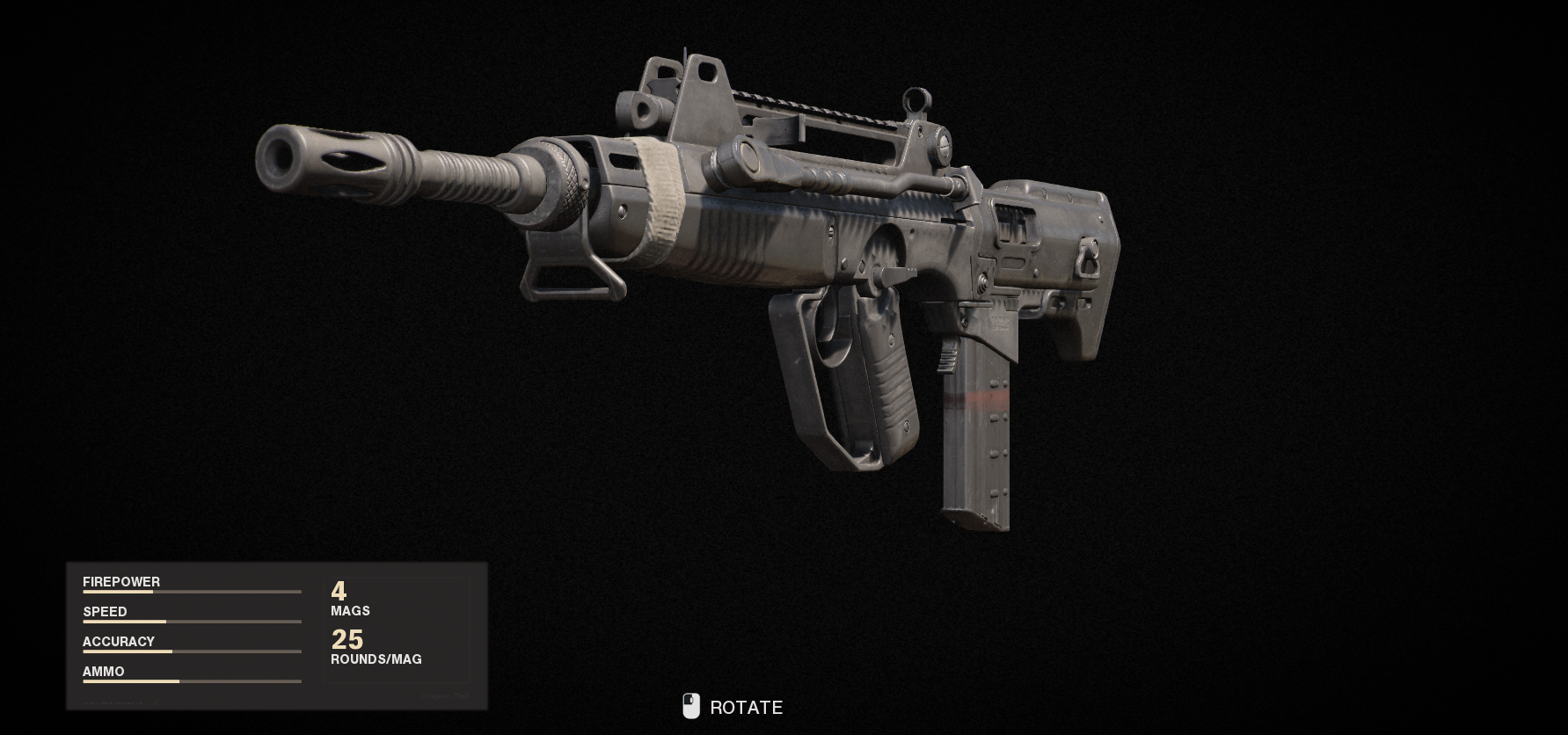Click the ROTATE text label
1568x735 pixels.
coord(746,707)
